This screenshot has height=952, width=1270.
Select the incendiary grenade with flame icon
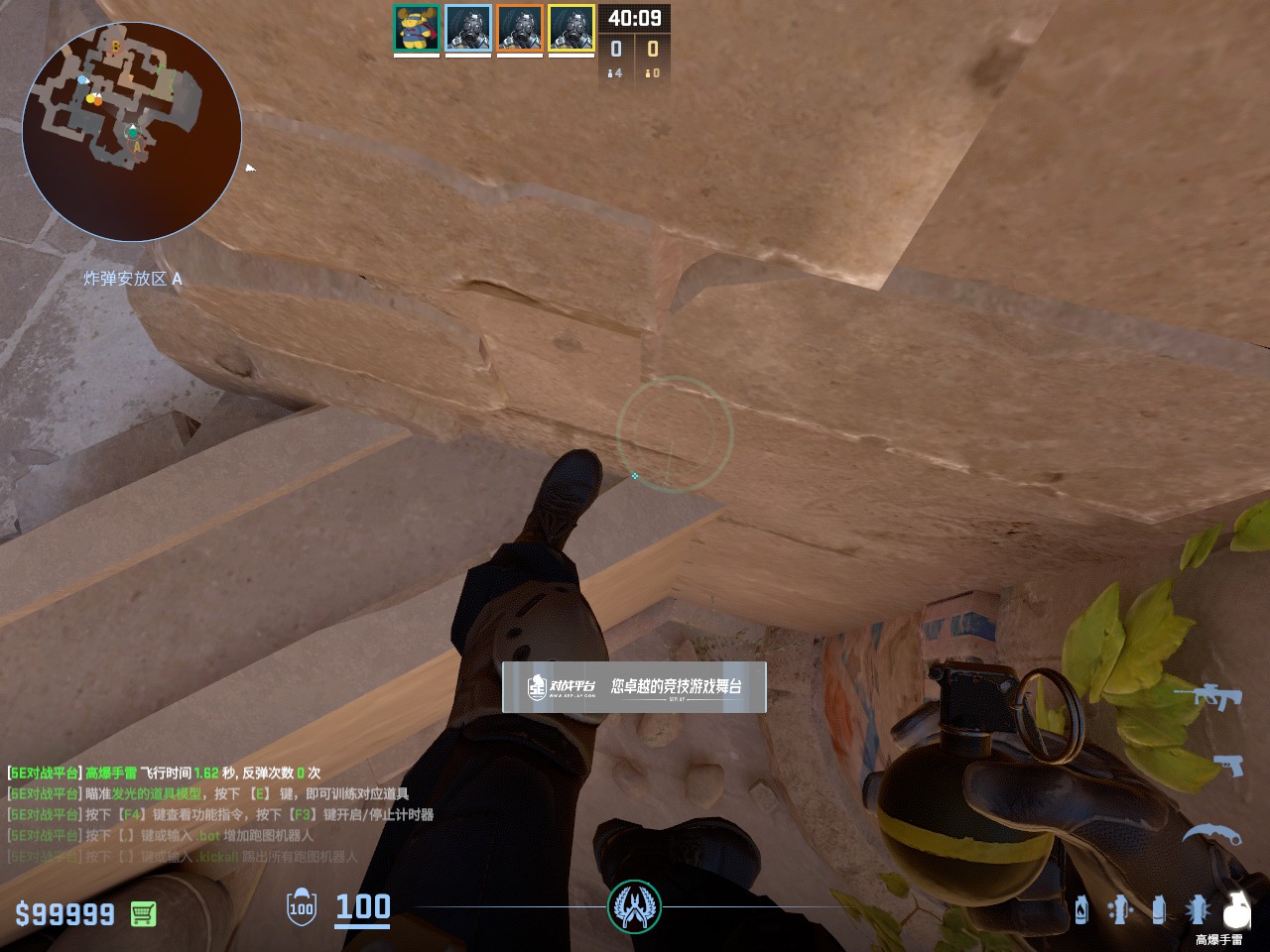[x=1081, y=908]
